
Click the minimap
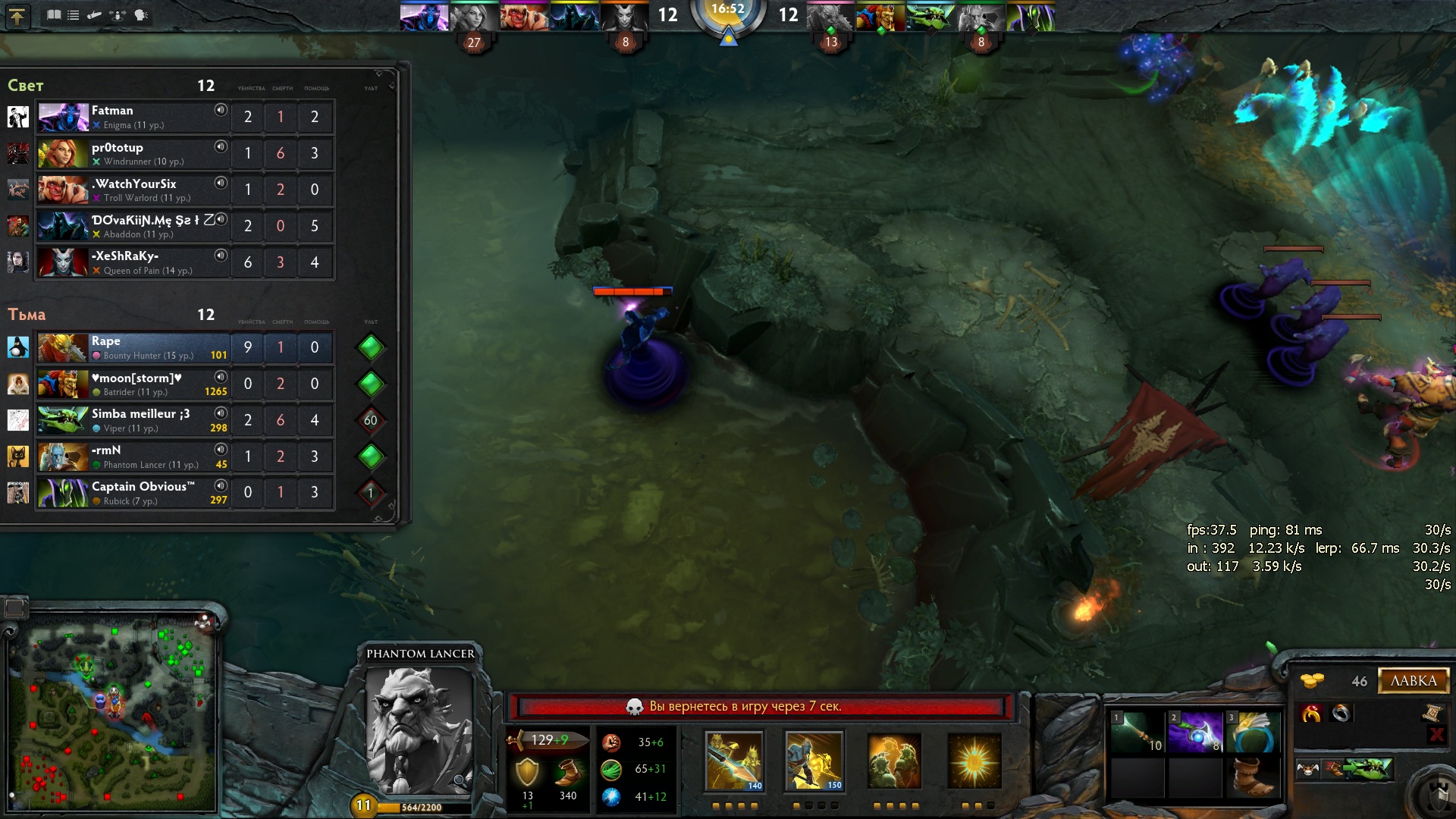(112, 713)
